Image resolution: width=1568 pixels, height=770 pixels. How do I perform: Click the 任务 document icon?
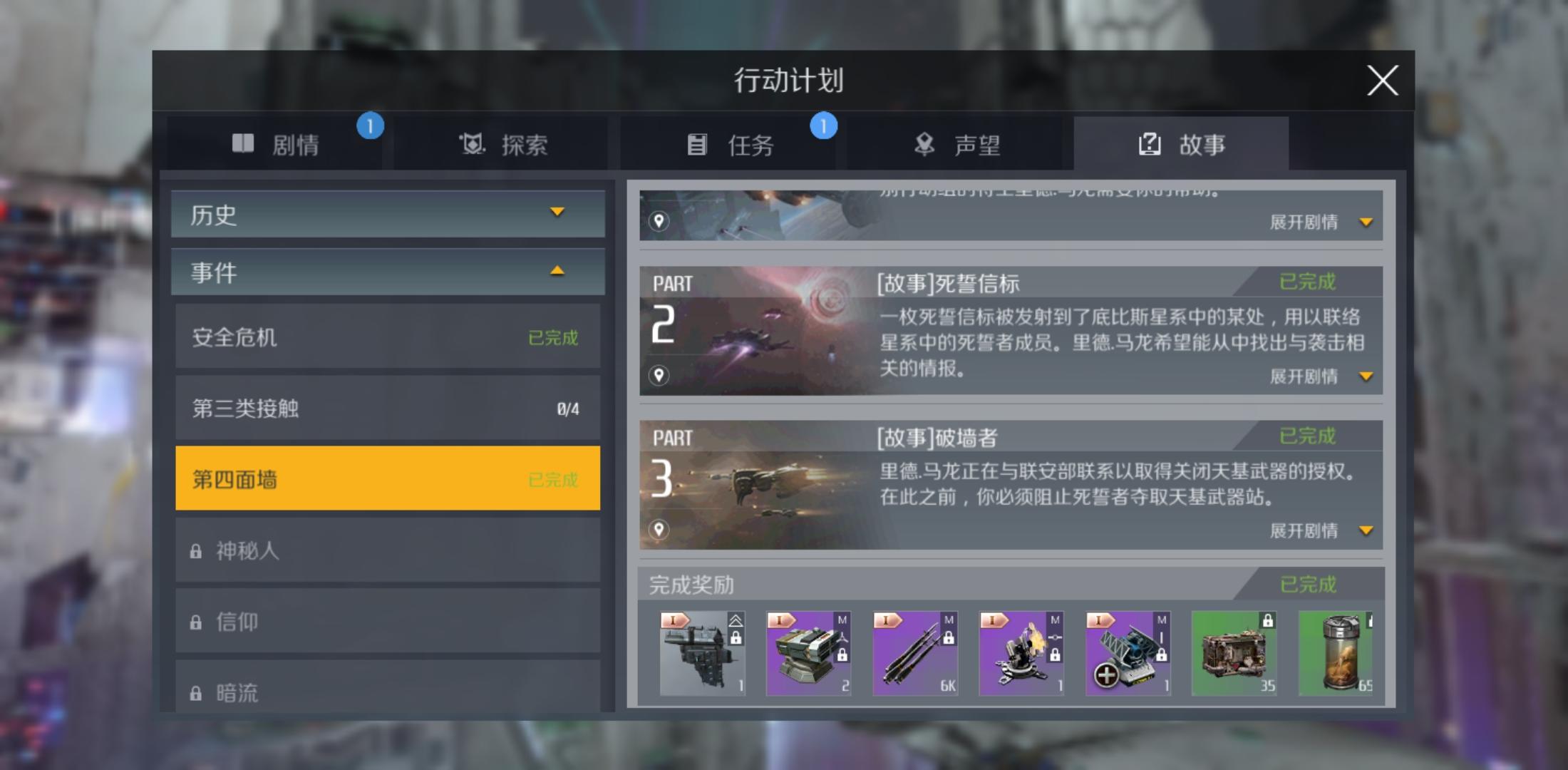tap(697, 143)
